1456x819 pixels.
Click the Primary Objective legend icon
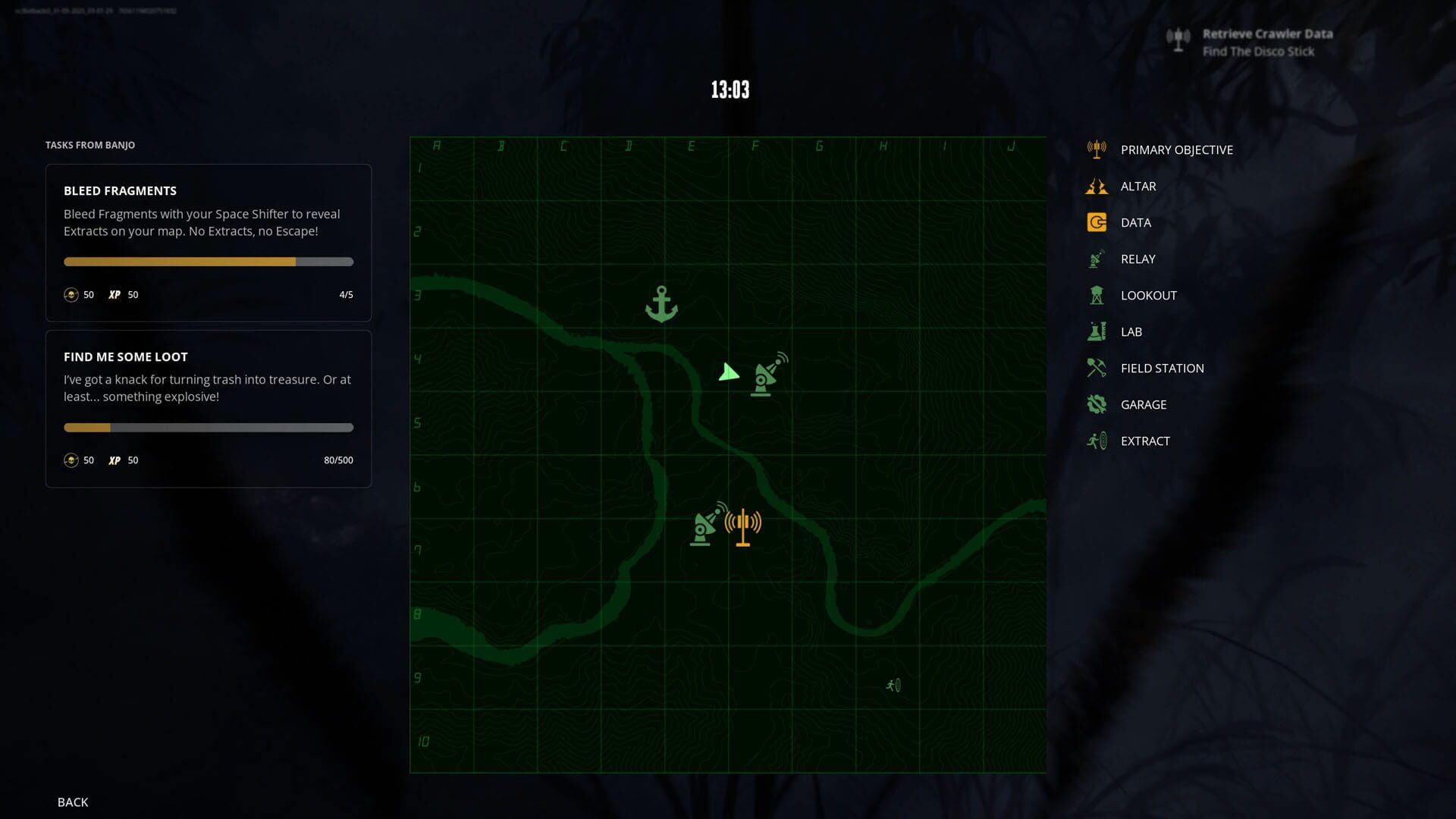1095,149
